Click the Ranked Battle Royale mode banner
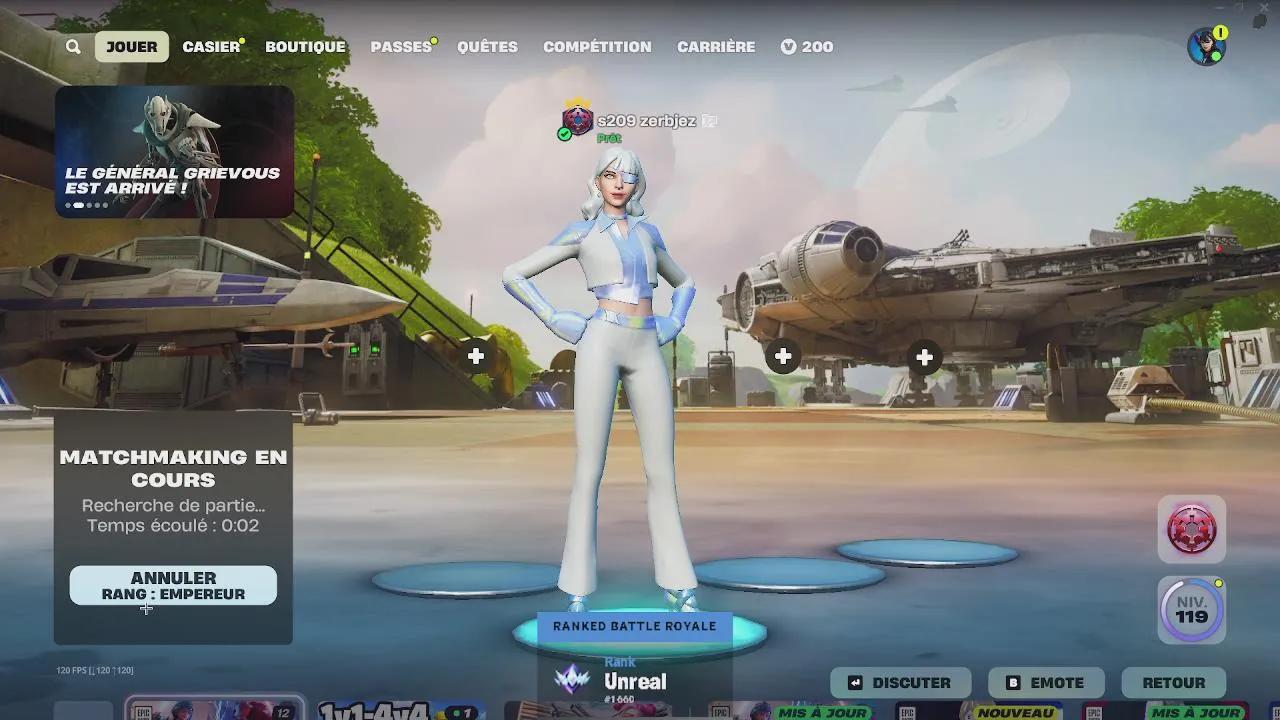Viewport: 1280px width, 720px height. (x=637, y=626)
